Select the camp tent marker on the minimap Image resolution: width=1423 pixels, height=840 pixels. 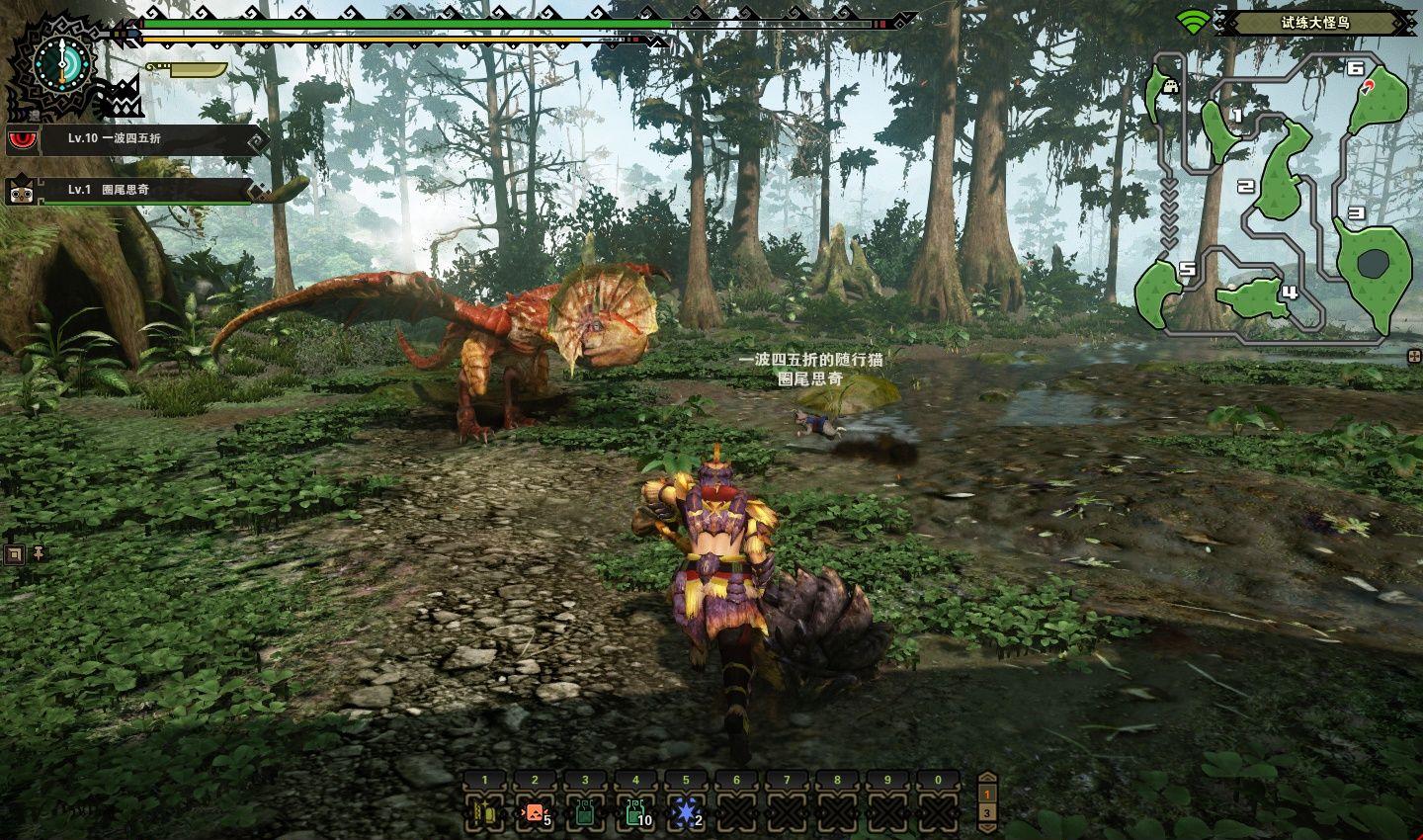(x=1172, y=86)
